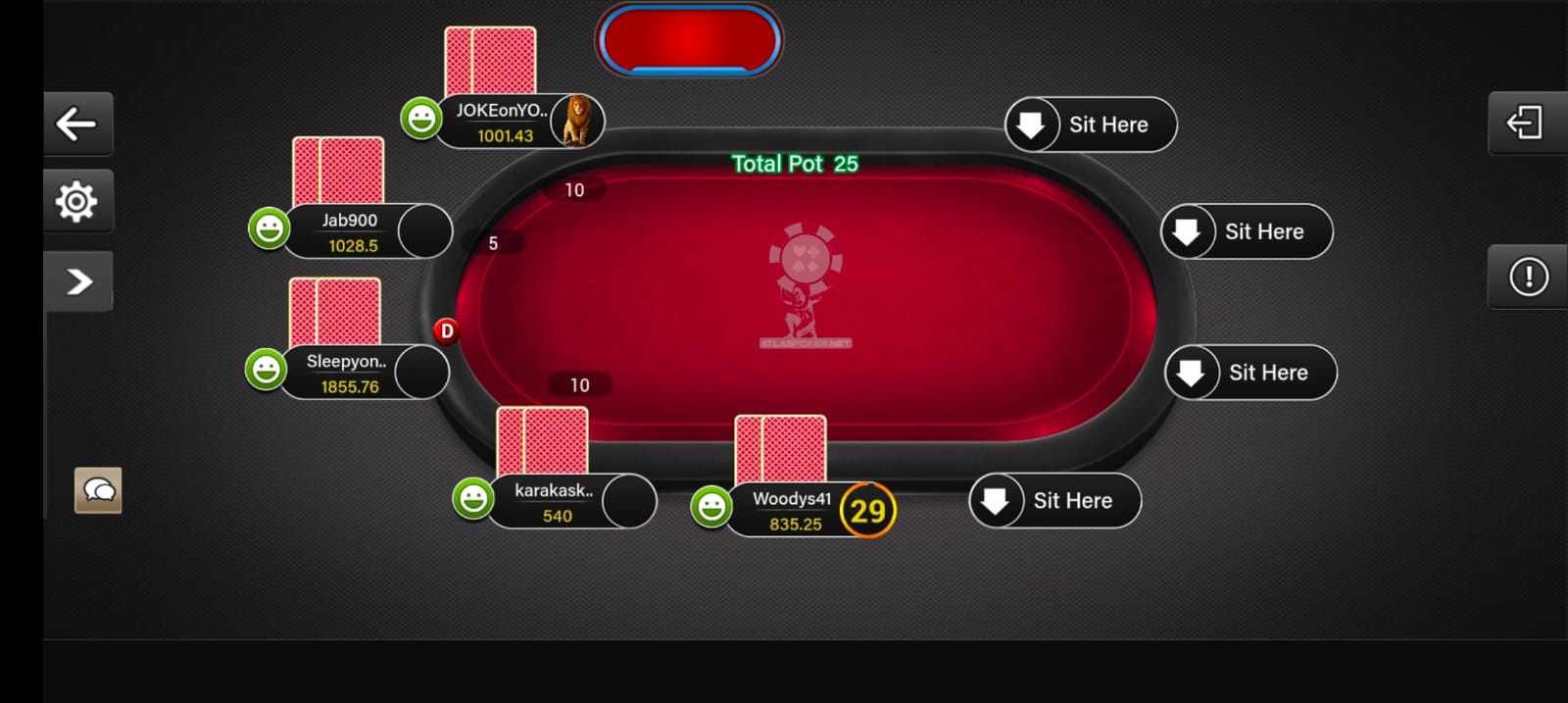This screenshot has width=1568, height=703.
Task: Open the gear settings menu
Action: 76,201
